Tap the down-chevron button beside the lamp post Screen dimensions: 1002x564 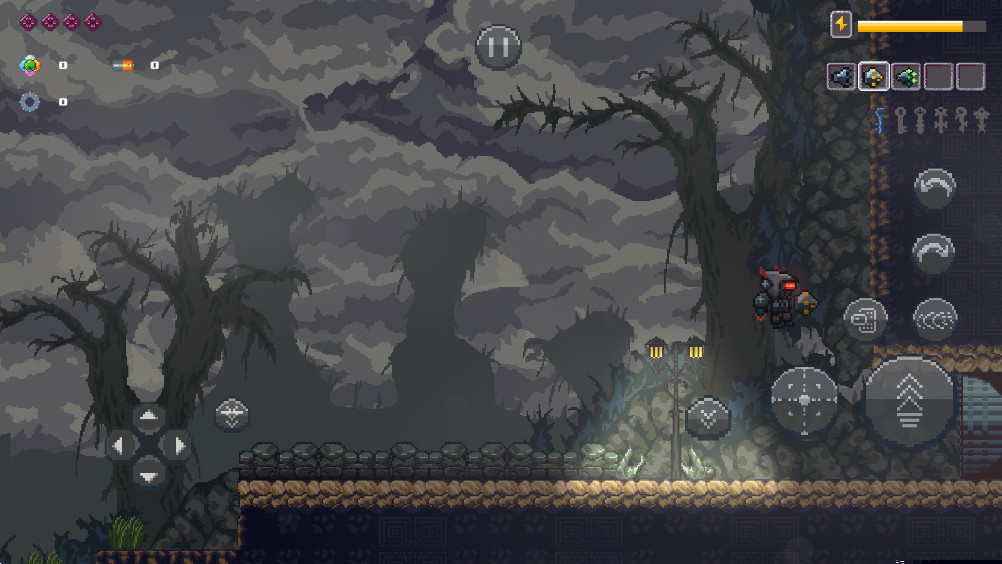(708, 416)
